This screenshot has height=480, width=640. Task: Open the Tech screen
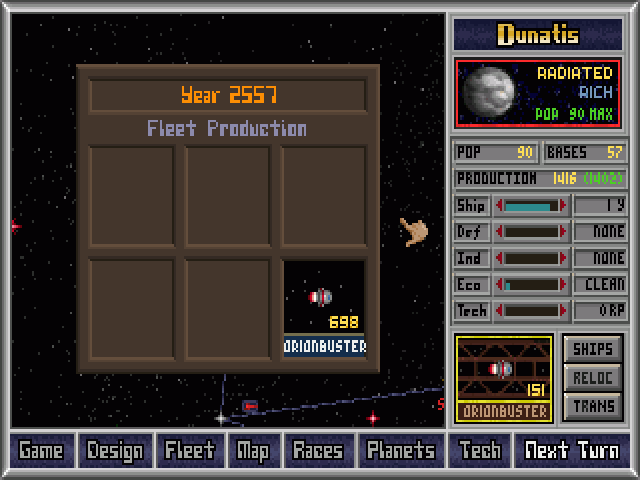tap(480, 450)
